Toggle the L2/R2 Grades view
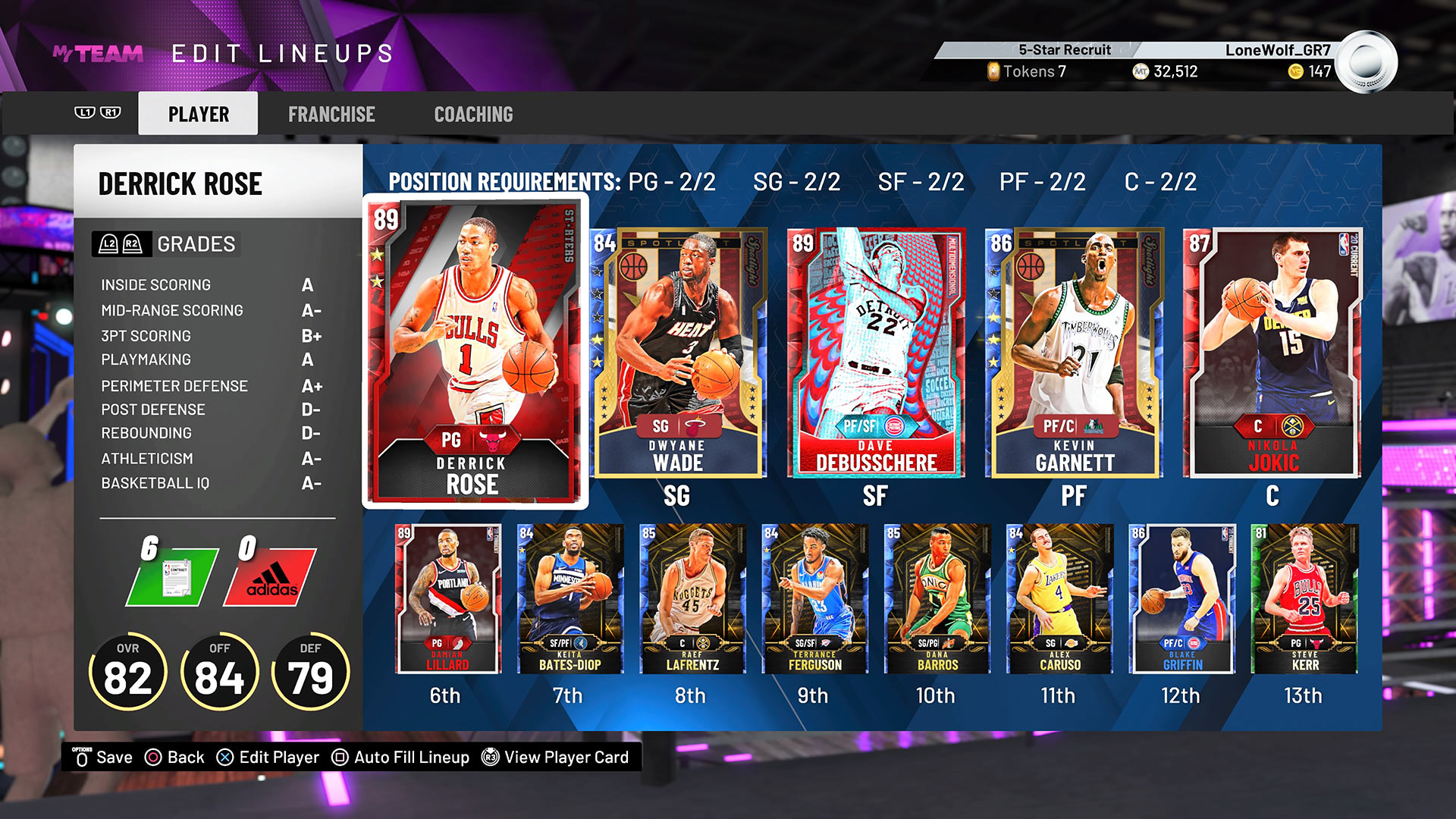The image size is (1456, 819). click(121, 244)
